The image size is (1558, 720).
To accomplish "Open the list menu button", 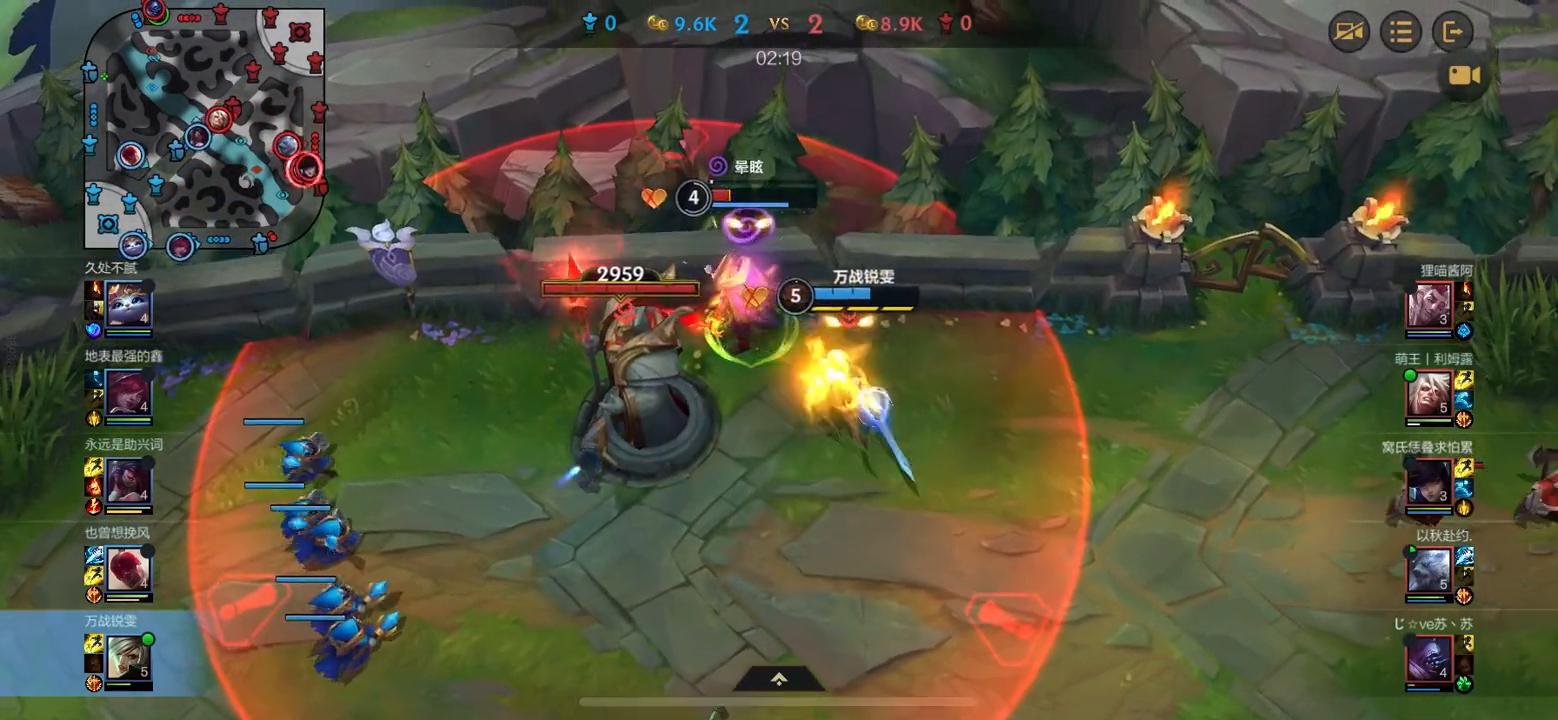I will 1400,32.
